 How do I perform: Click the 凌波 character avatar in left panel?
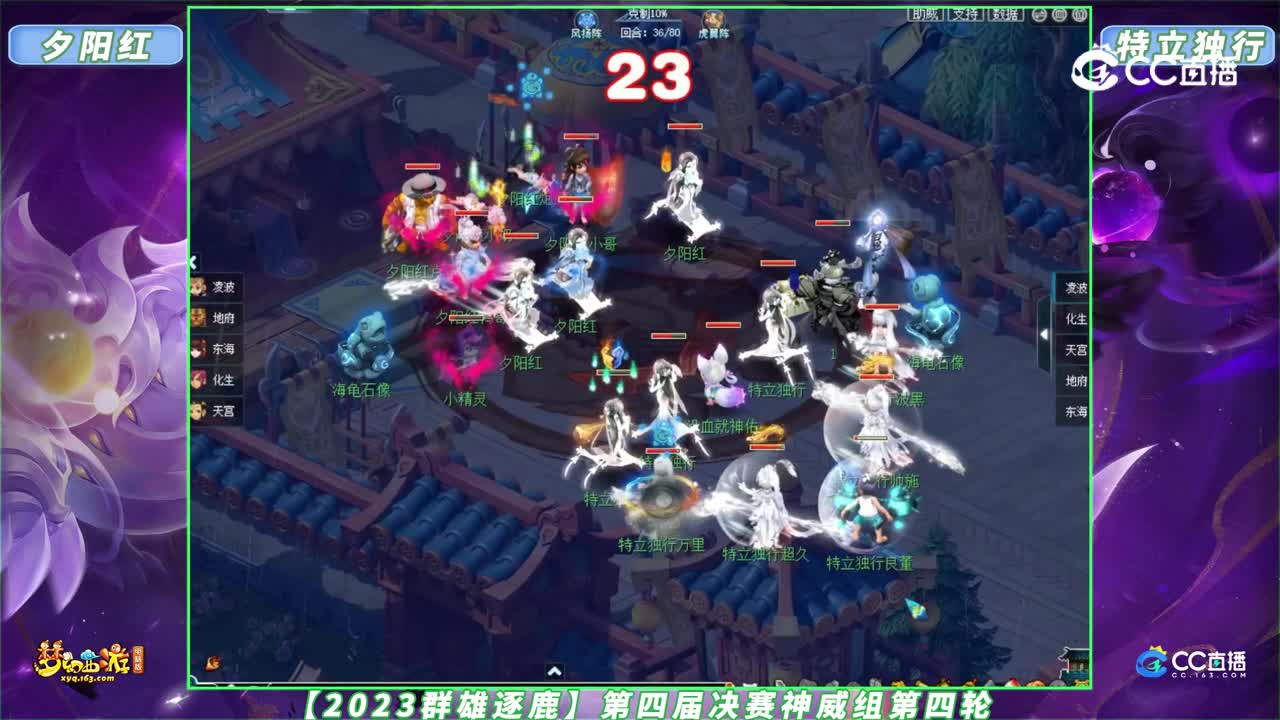[x=198, y=288]
